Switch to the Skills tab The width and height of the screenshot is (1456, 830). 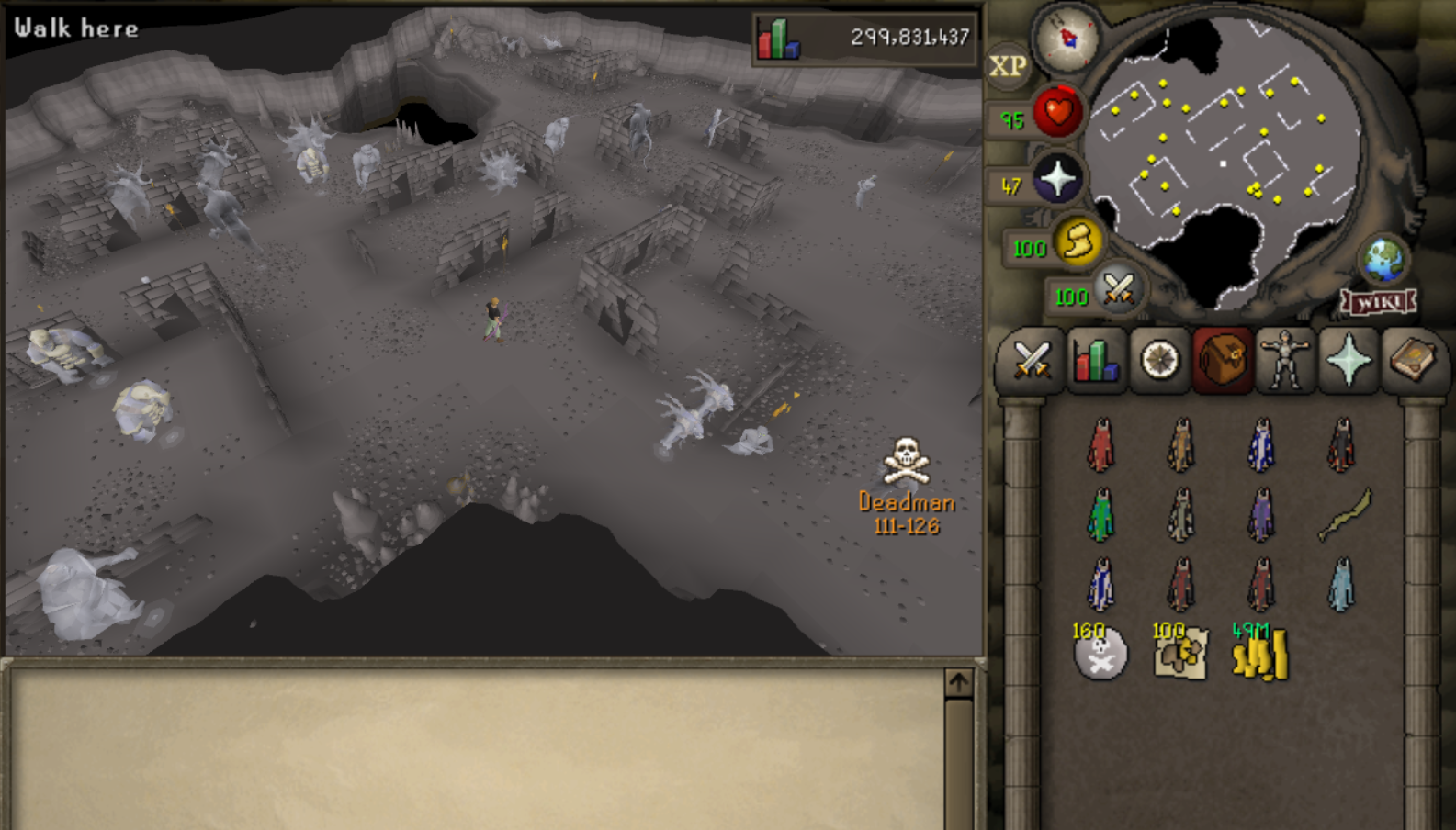pos(1095,360)
